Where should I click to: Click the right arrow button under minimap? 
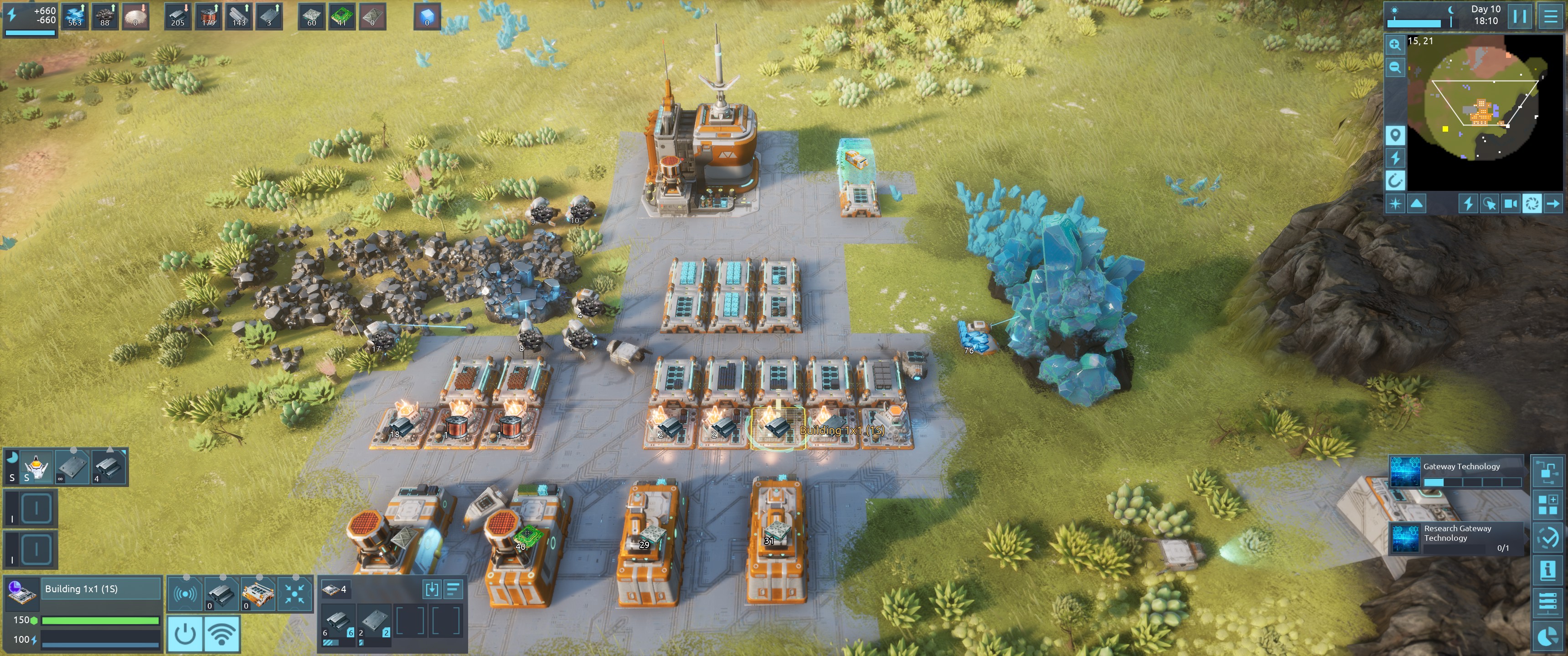point(1553,204)
